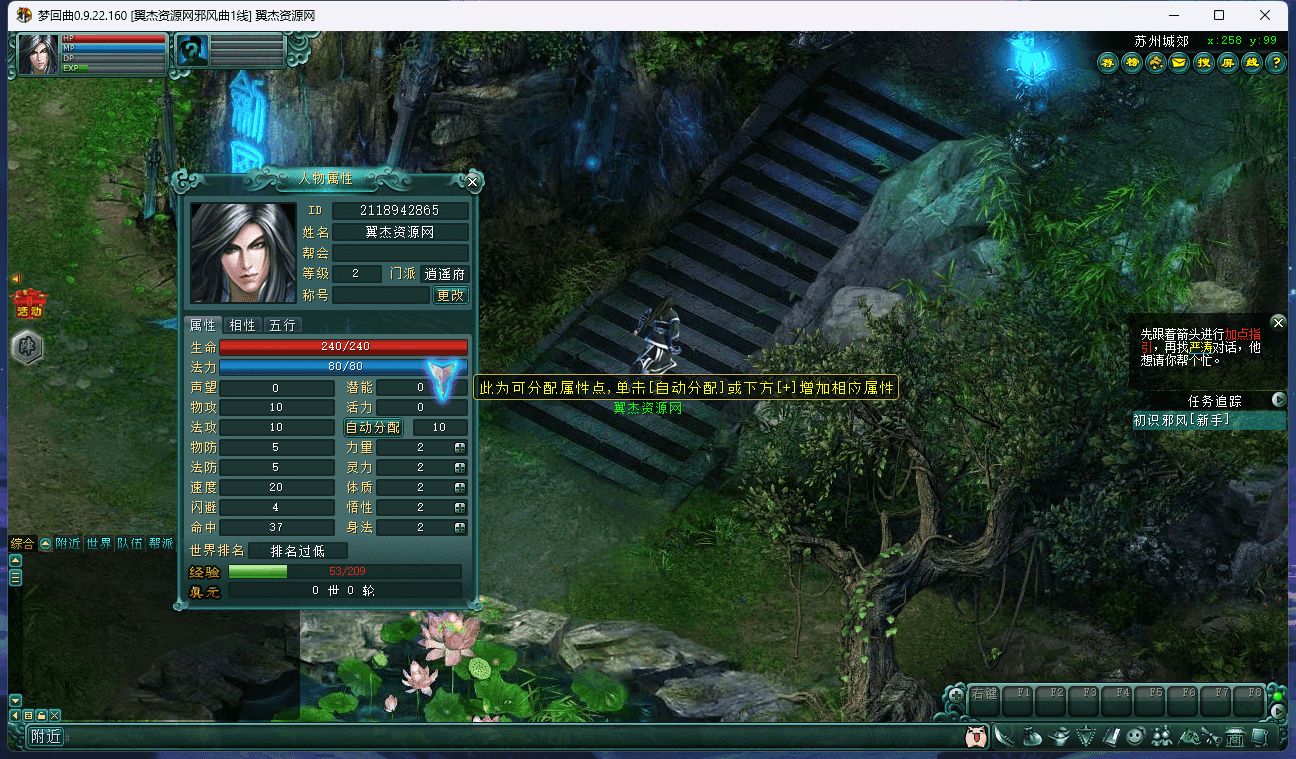Close the 人物属性 character panel
1296x759 pixels.
tap(473, 182)
